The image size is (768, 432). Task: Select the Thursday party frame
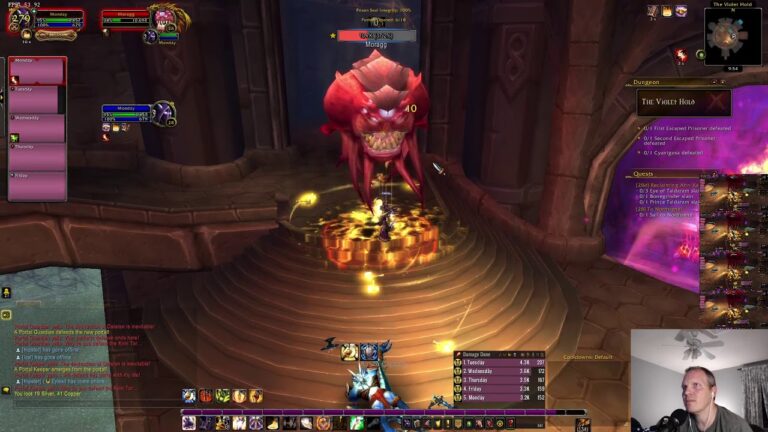point(37,157)
